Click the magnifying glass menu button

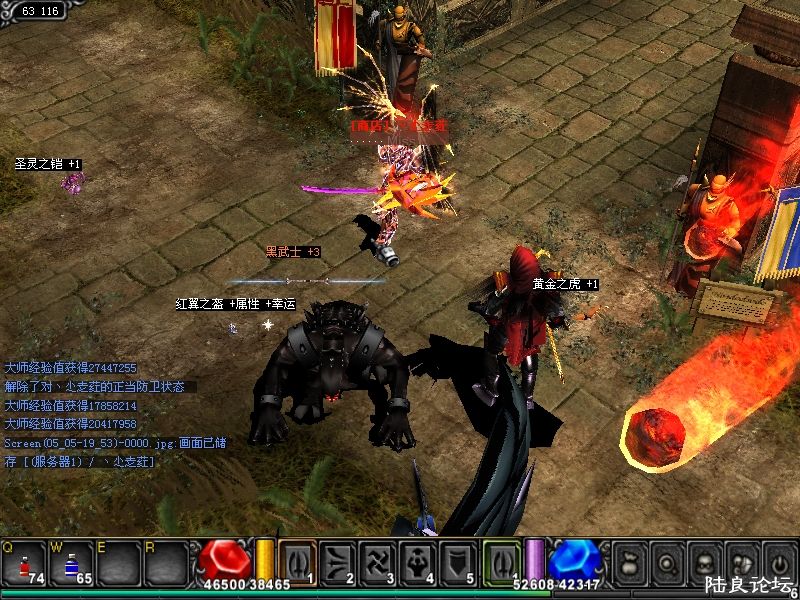pyautogui.click(x=667, y=562)
